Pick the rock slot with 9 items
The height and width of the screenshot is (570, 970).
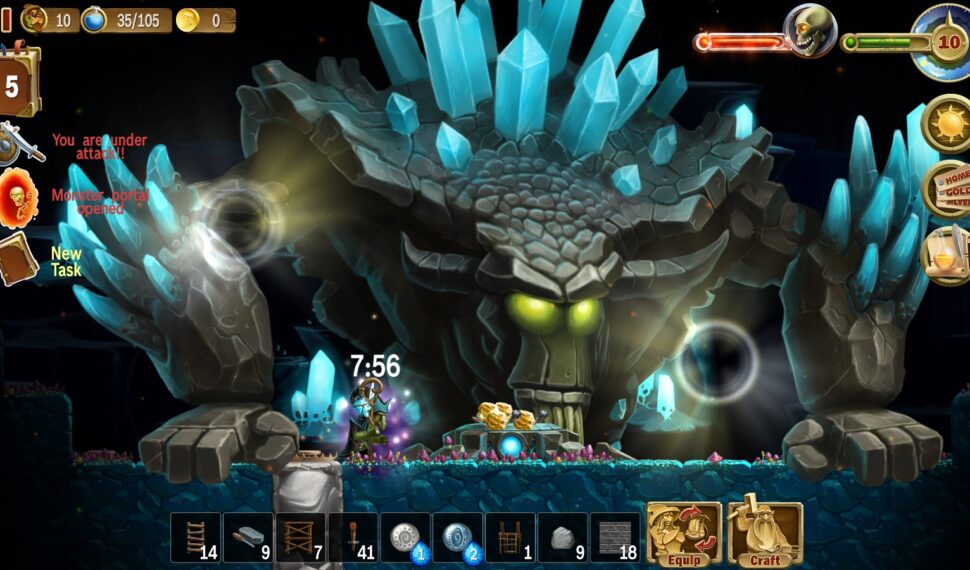click(x=563, y=538)
